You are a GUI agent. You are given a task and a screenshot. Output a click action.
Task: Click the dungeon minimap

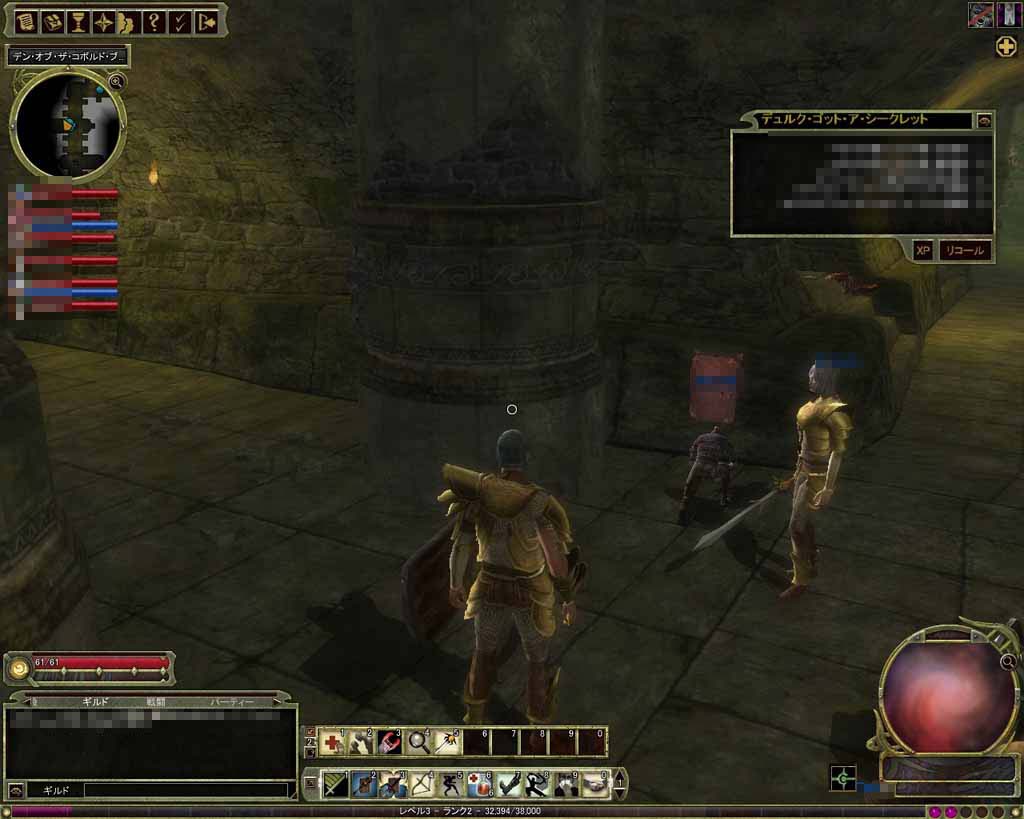click(x=69, y=125)
